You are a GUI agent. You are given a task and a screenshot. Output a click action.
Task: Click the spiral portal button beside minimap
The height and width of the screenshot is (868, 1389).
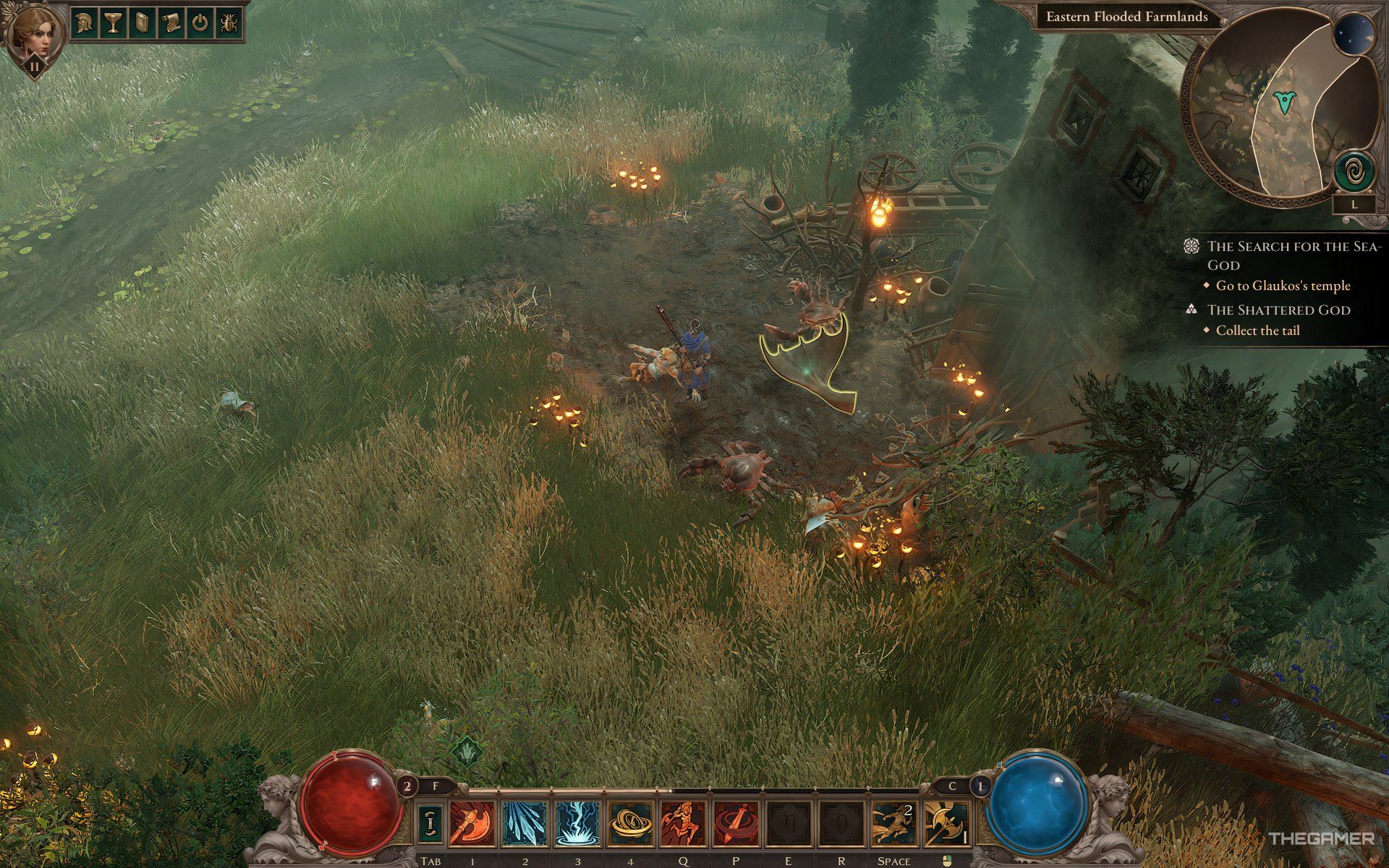[x=1354, y=173]
